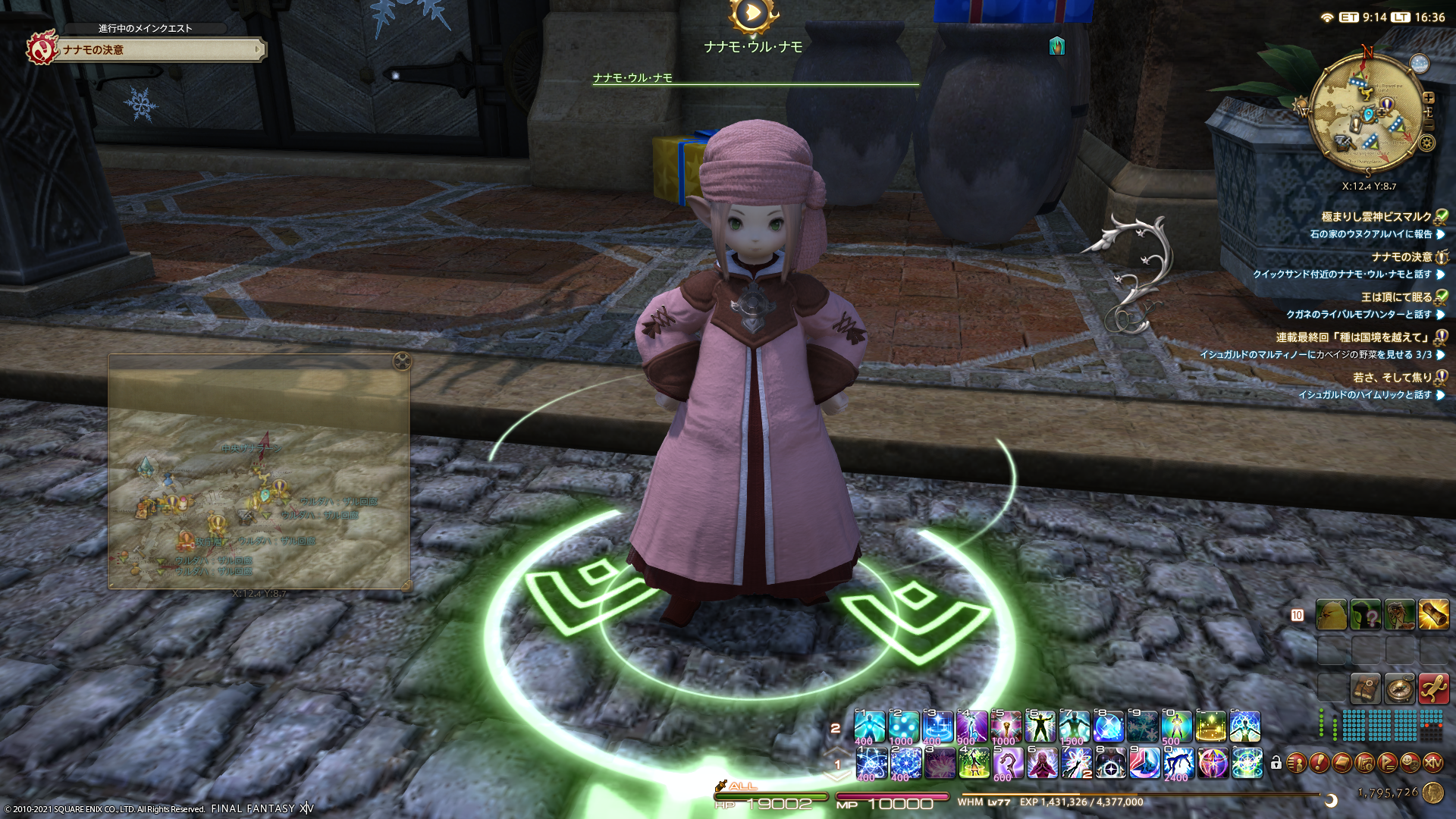1456x819 pixels.
Task: Activate the golden compass icon
Action: point(1399,689)
